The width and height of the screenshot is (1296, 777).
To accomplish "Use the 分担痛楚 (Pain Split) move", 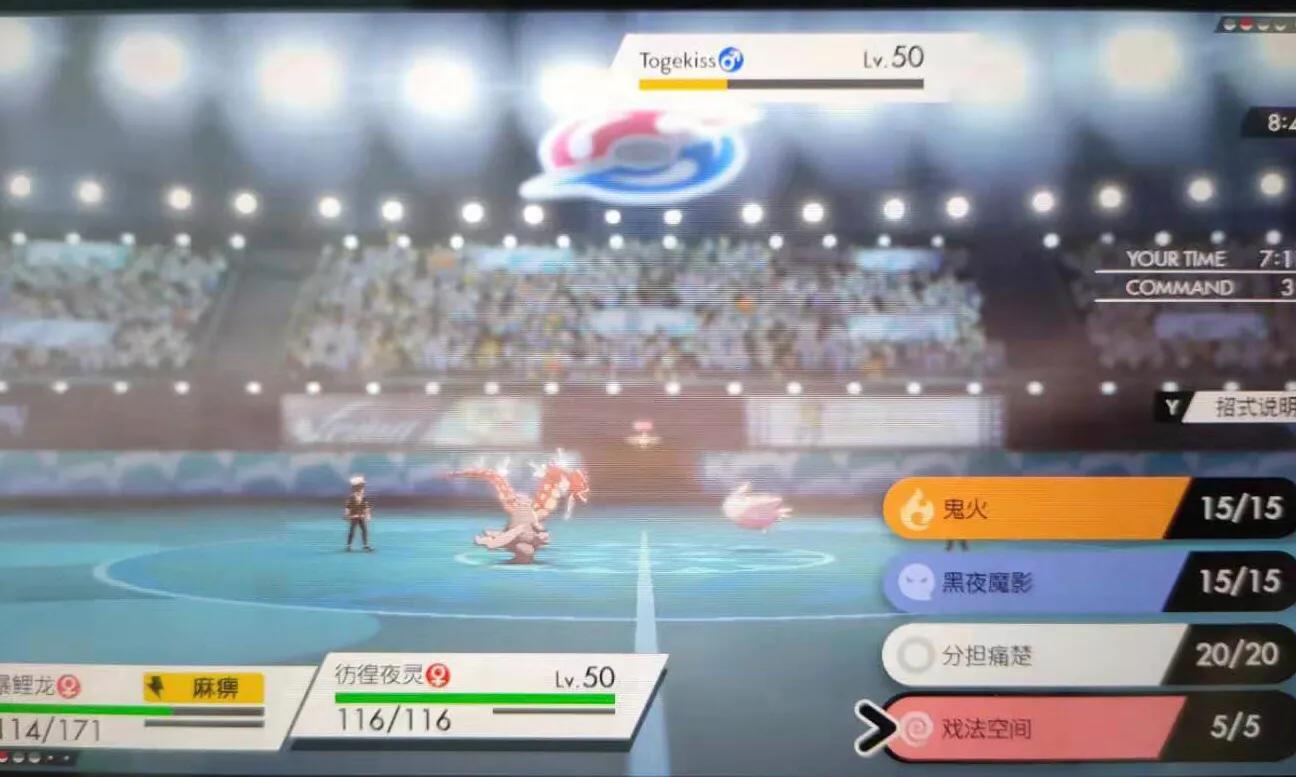I will [1030, 656].
